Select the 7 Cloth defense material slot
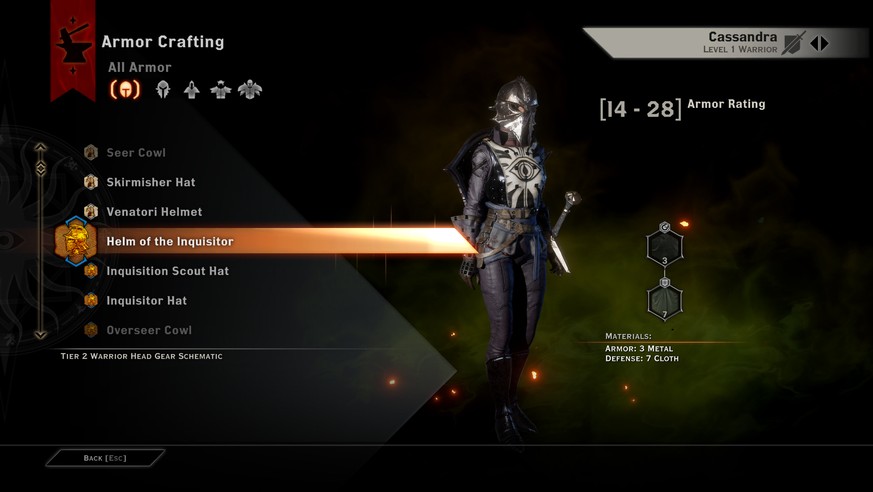 click(x=665, y=300)
